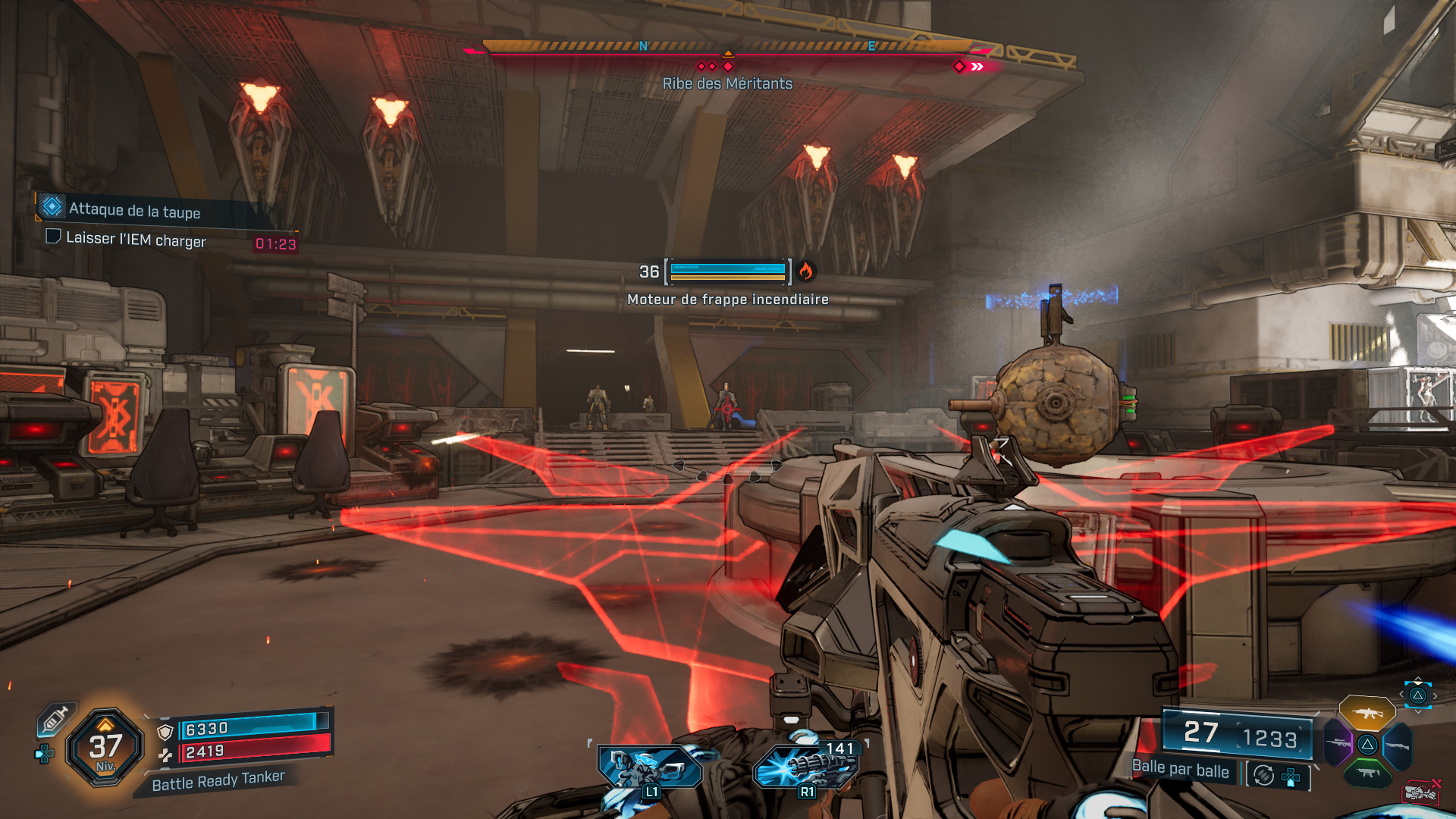Use the syringe repkit icon
The image size is (1456, 819).
[55, 719]
